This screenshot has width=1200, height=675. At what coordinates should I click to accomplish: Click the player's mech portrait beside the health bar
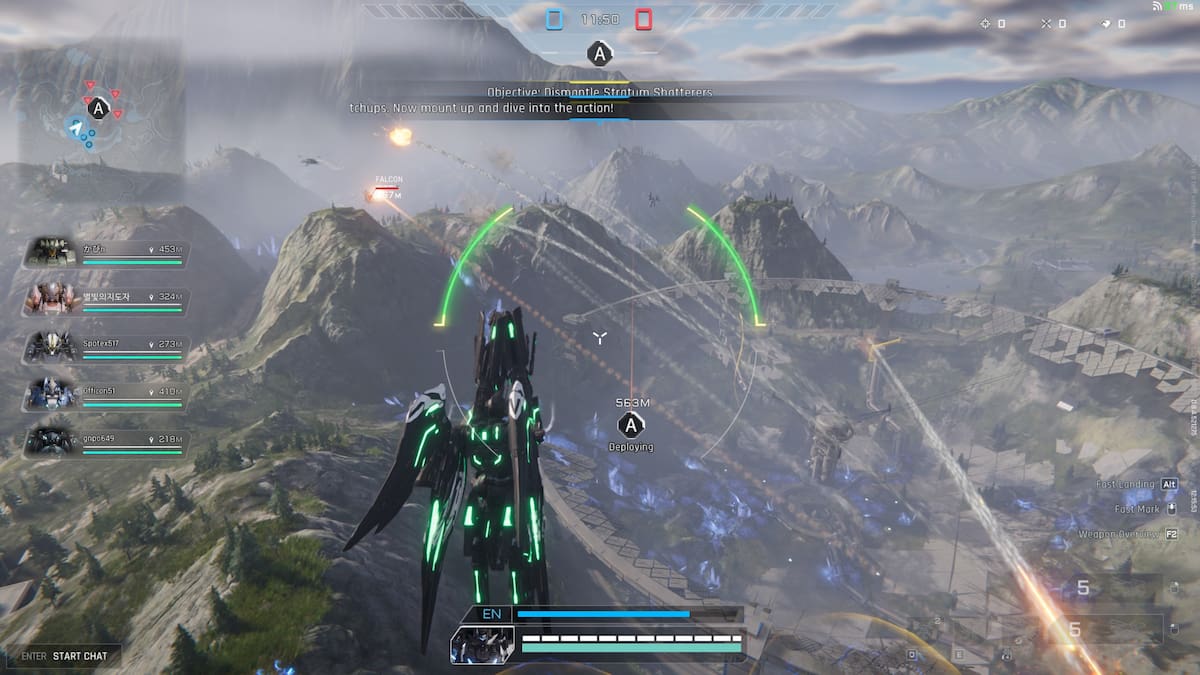pyautogui.click(x=483, y=645)
